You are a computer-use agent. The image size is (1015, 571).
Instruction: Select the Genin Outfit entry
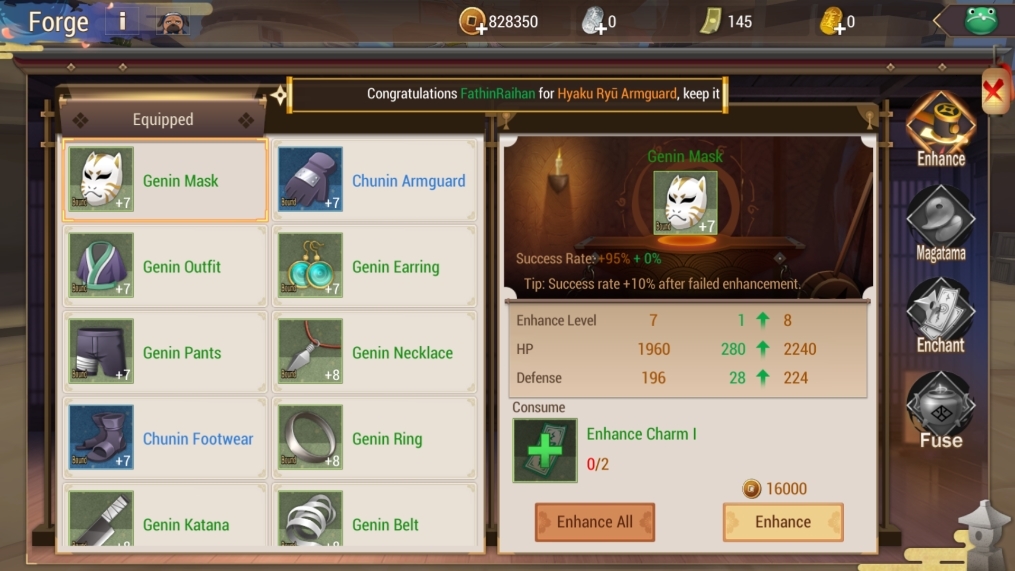[x=165, y=266]
